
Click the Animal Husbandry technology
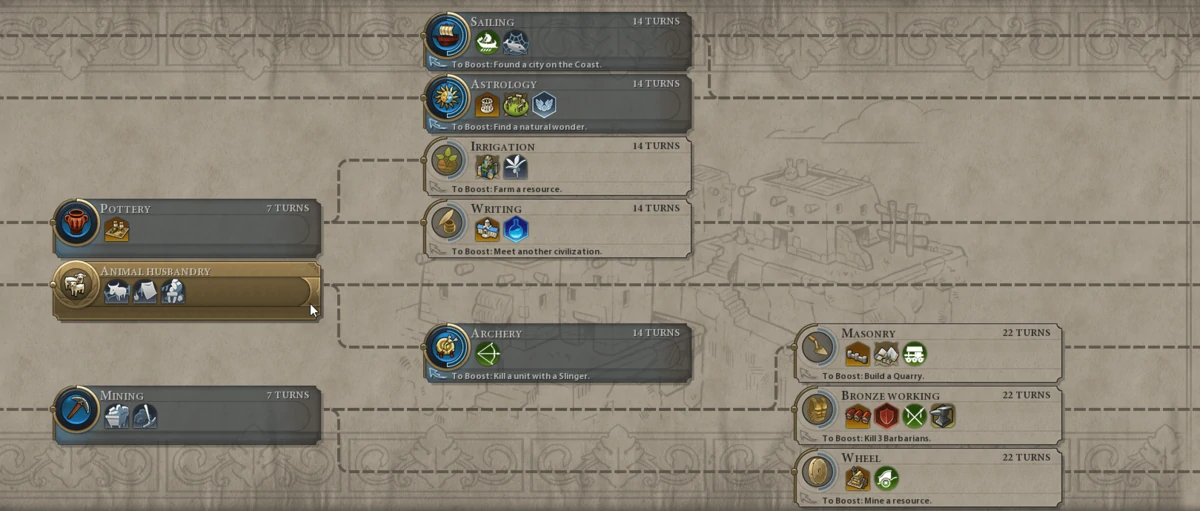(187, 291)
